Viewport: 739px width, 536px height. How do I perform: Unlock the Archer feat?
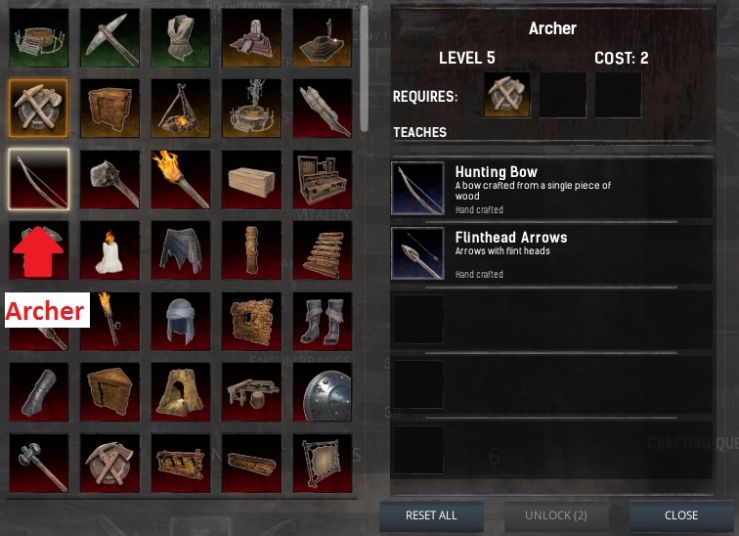point(555,516)
